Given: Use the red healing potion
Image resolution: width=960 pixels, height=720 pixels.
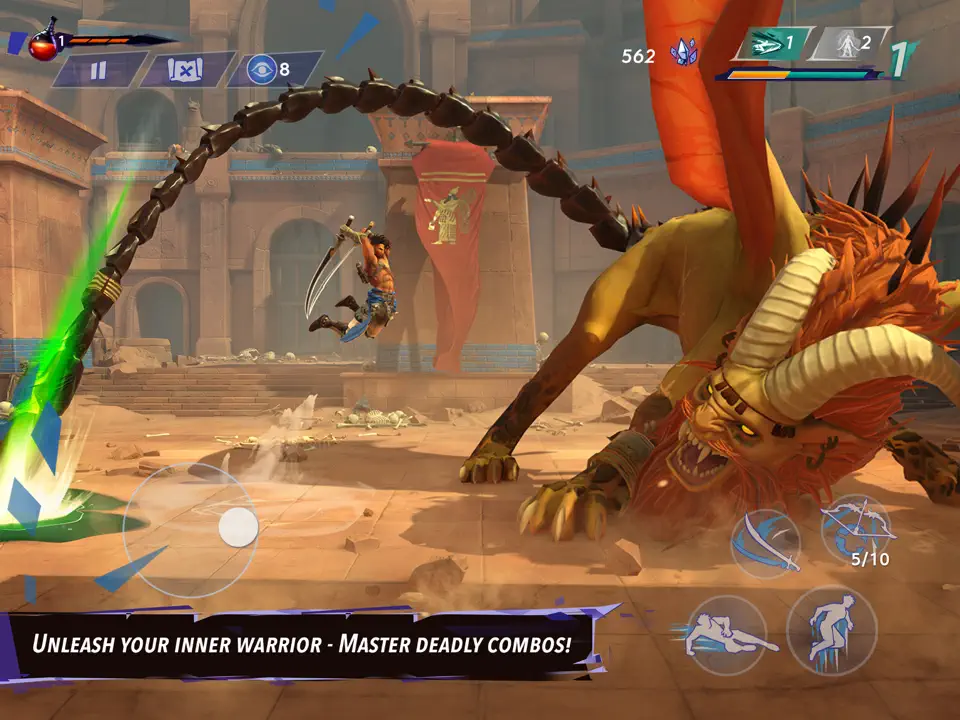Looking at the screenshot, I should click(43, 44).
